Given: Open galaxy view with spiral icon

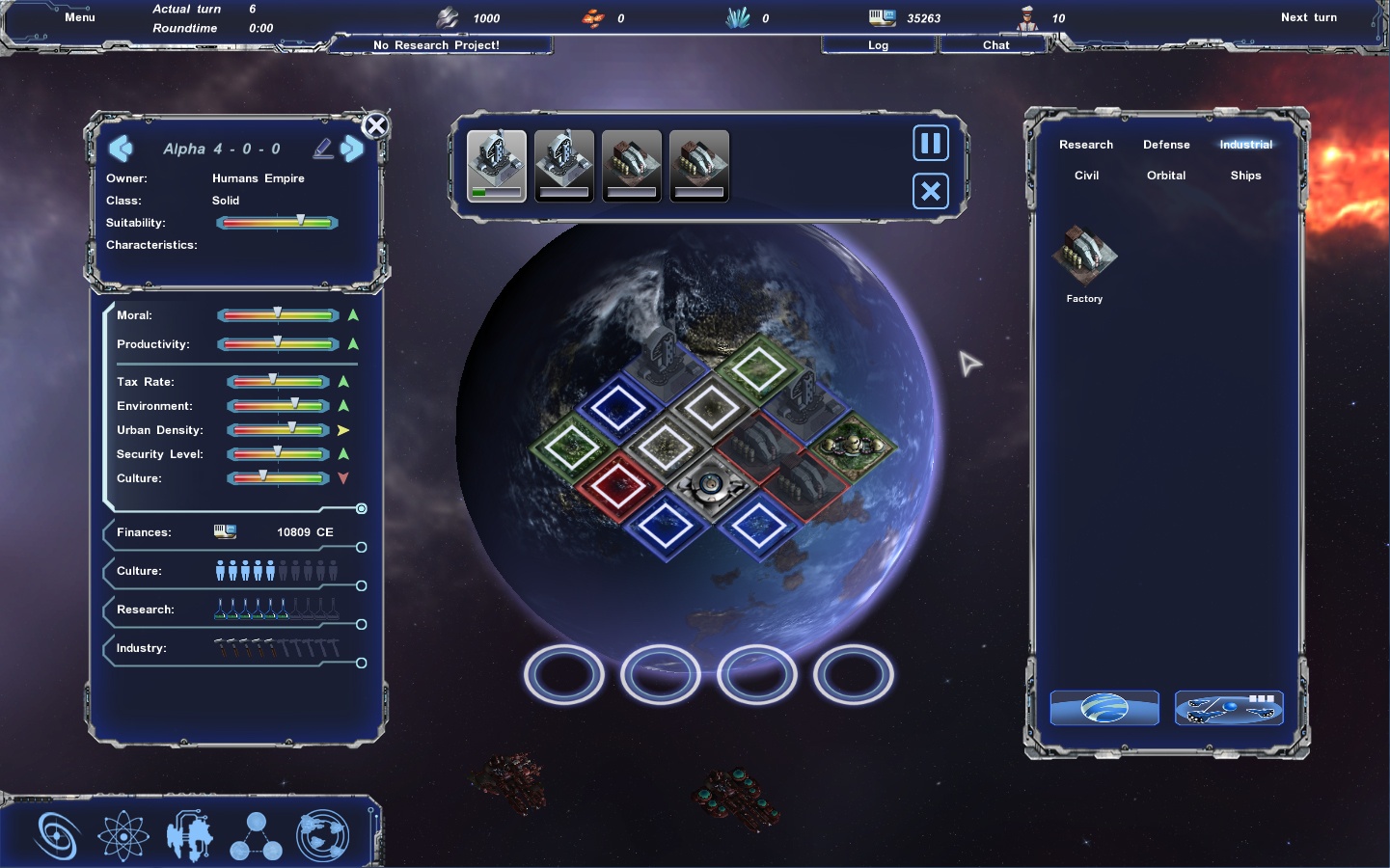Looking at the screenshot, I should pos(57,835).
